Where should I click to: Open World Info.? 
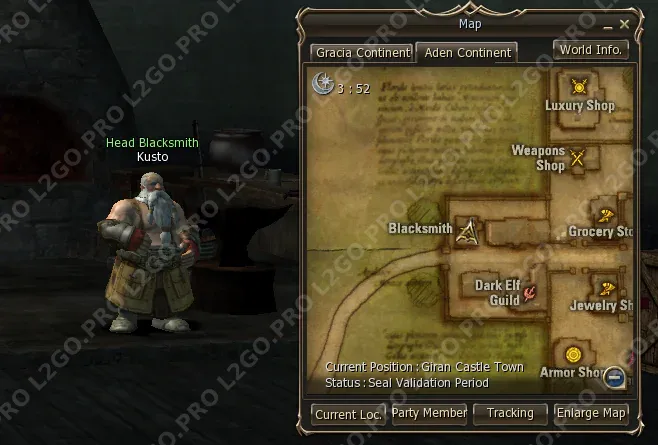point(590,49)
